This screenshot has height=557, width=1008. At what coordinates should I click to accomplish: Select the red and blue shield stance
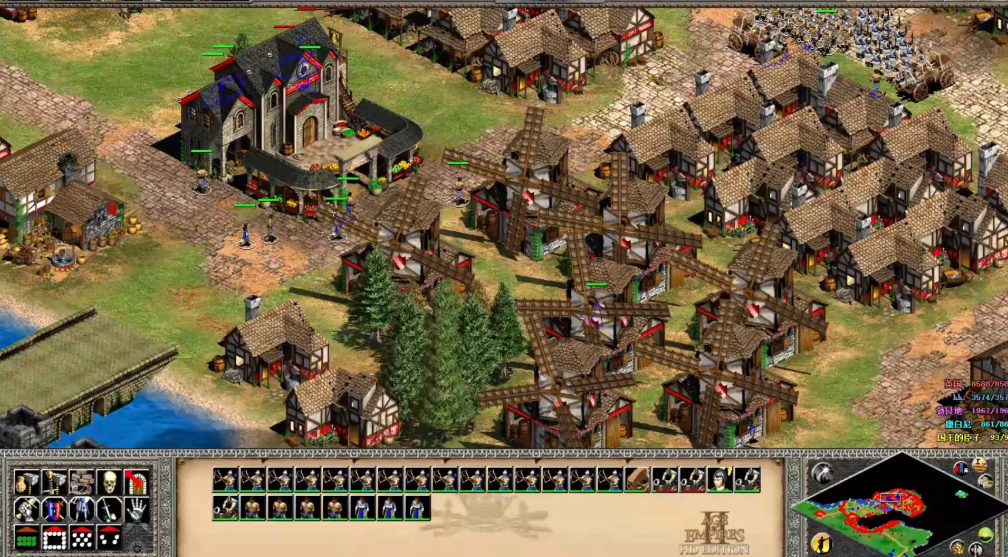point(54,510)
